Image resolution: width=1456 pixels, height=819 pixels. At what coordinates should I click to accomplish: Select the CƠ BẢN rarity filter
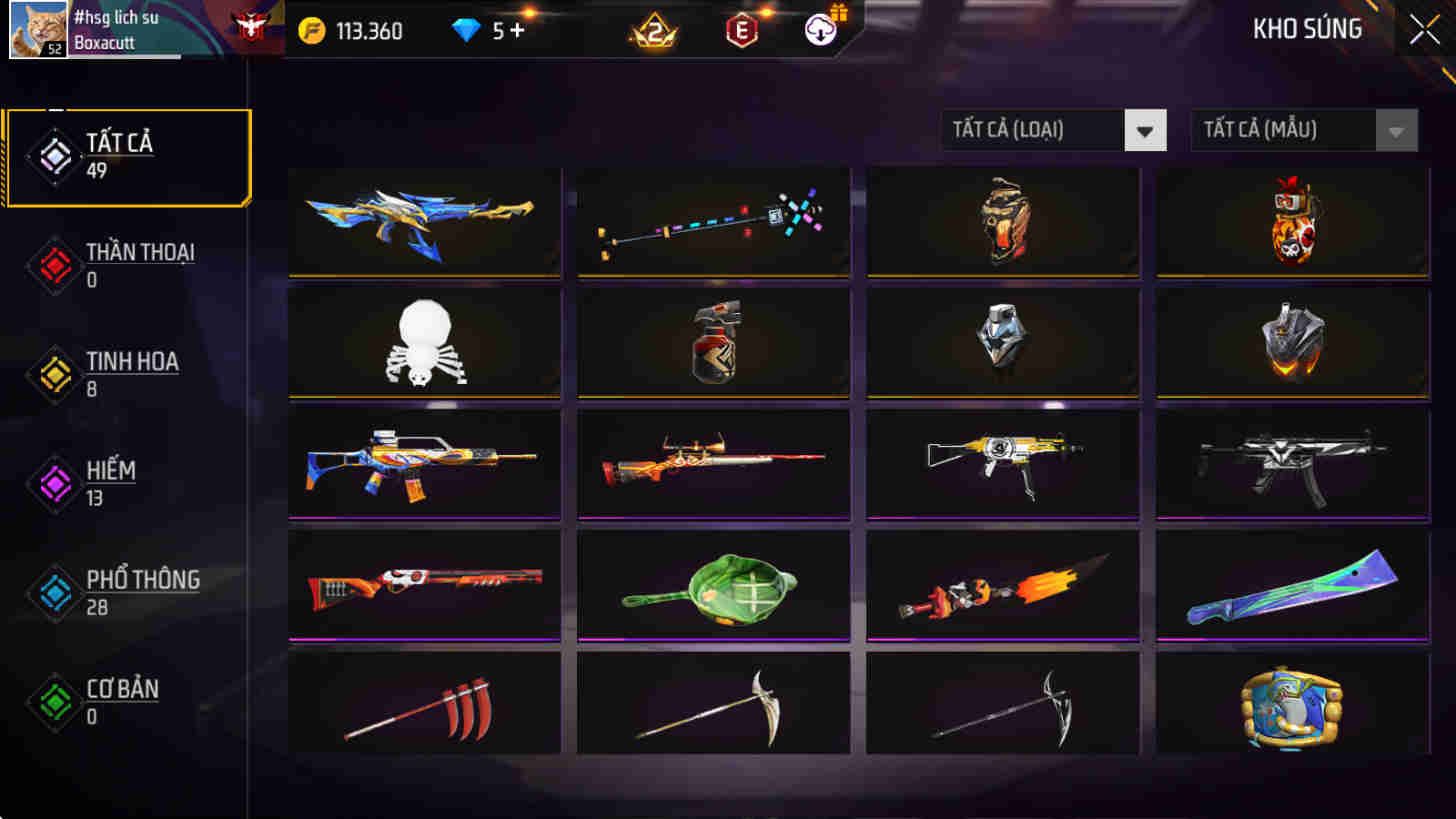click(x=120, y=690)
